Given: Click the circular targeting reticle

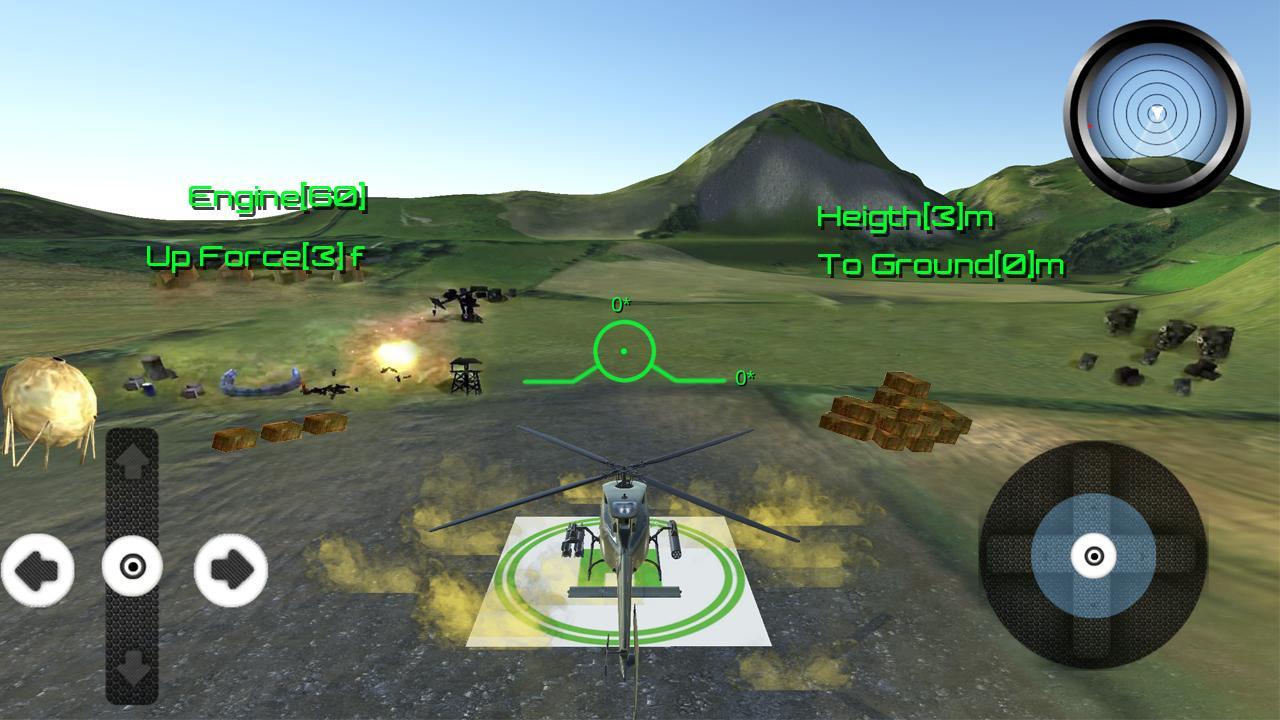Looking at the screenshot, I should pos(625,352).
